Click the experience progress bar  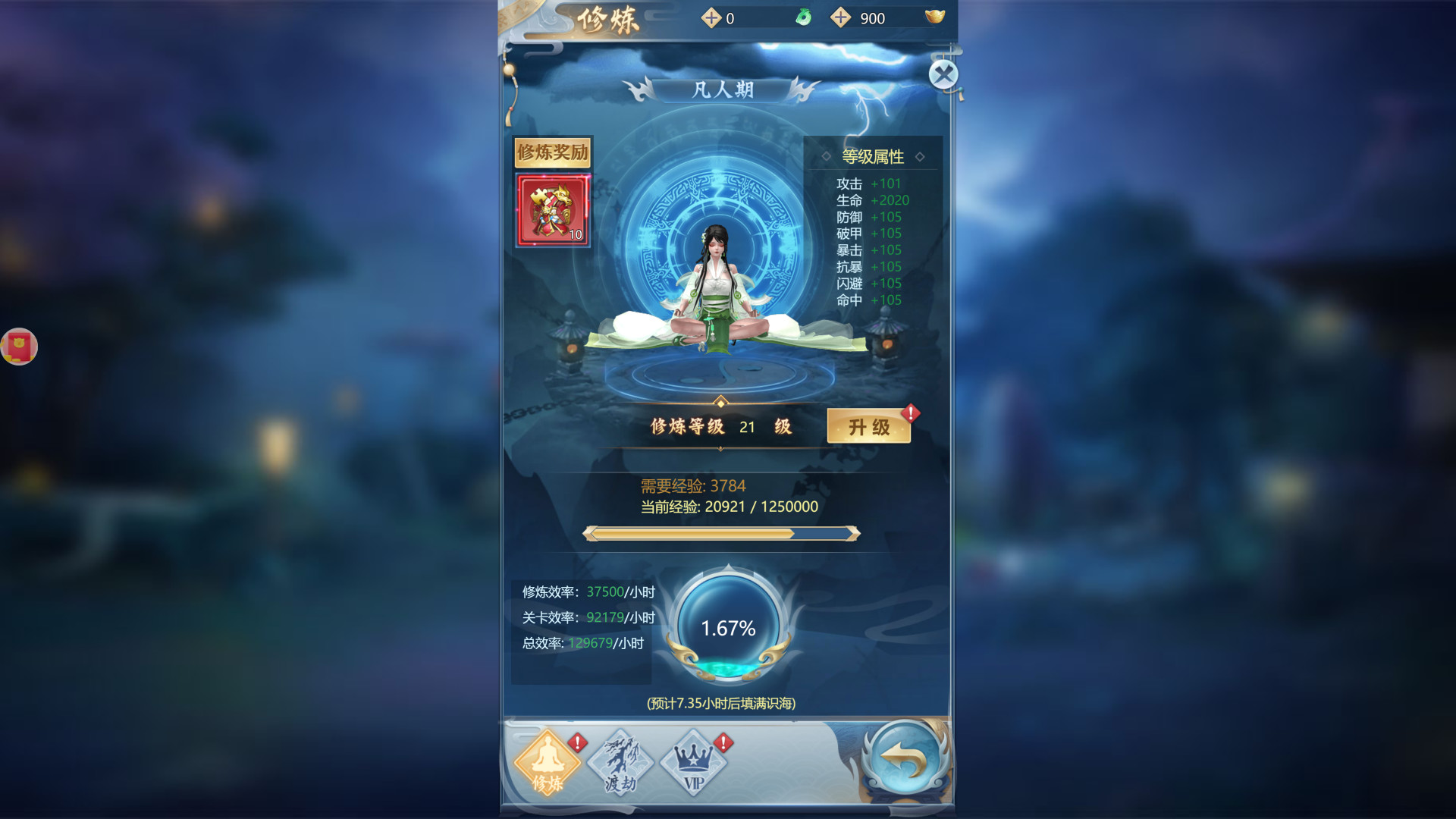click(x=721, y=533)
